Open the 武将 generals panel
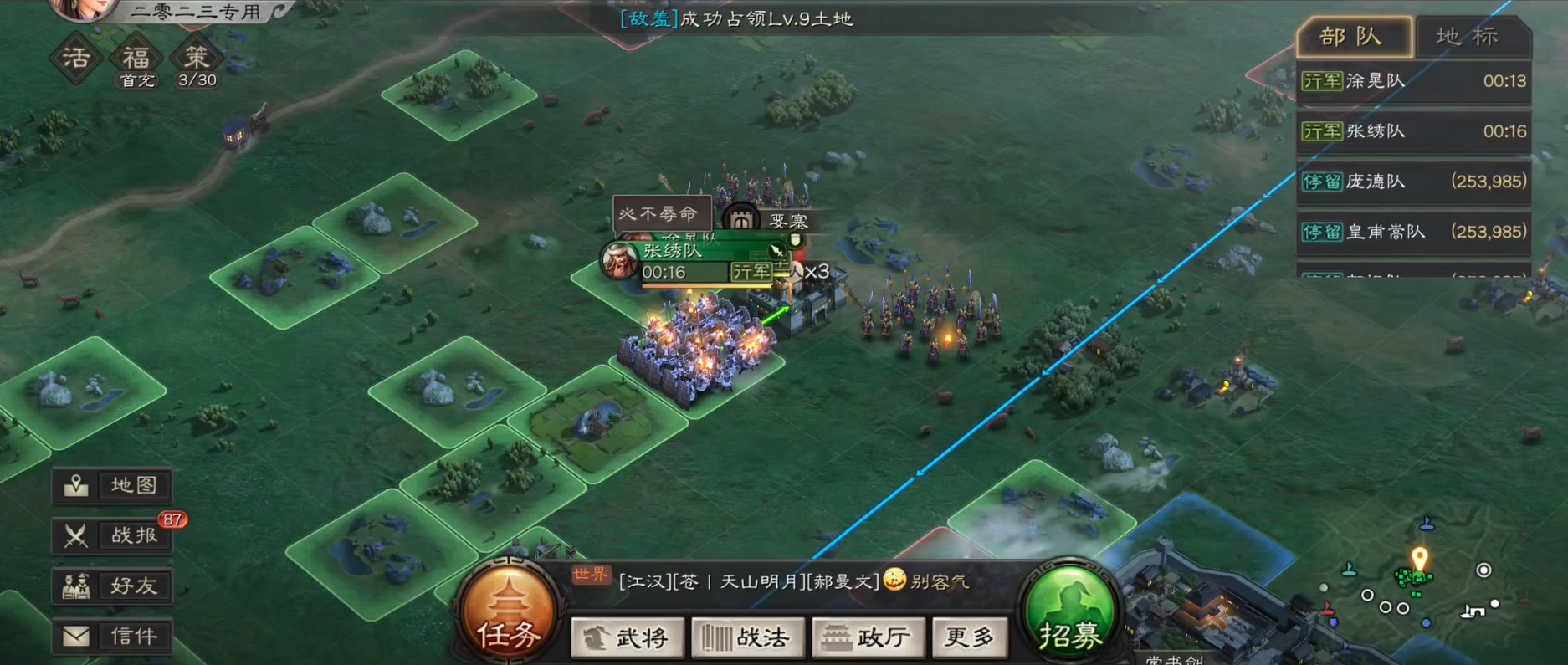The image size is (1568, 665). pos(627,637)
